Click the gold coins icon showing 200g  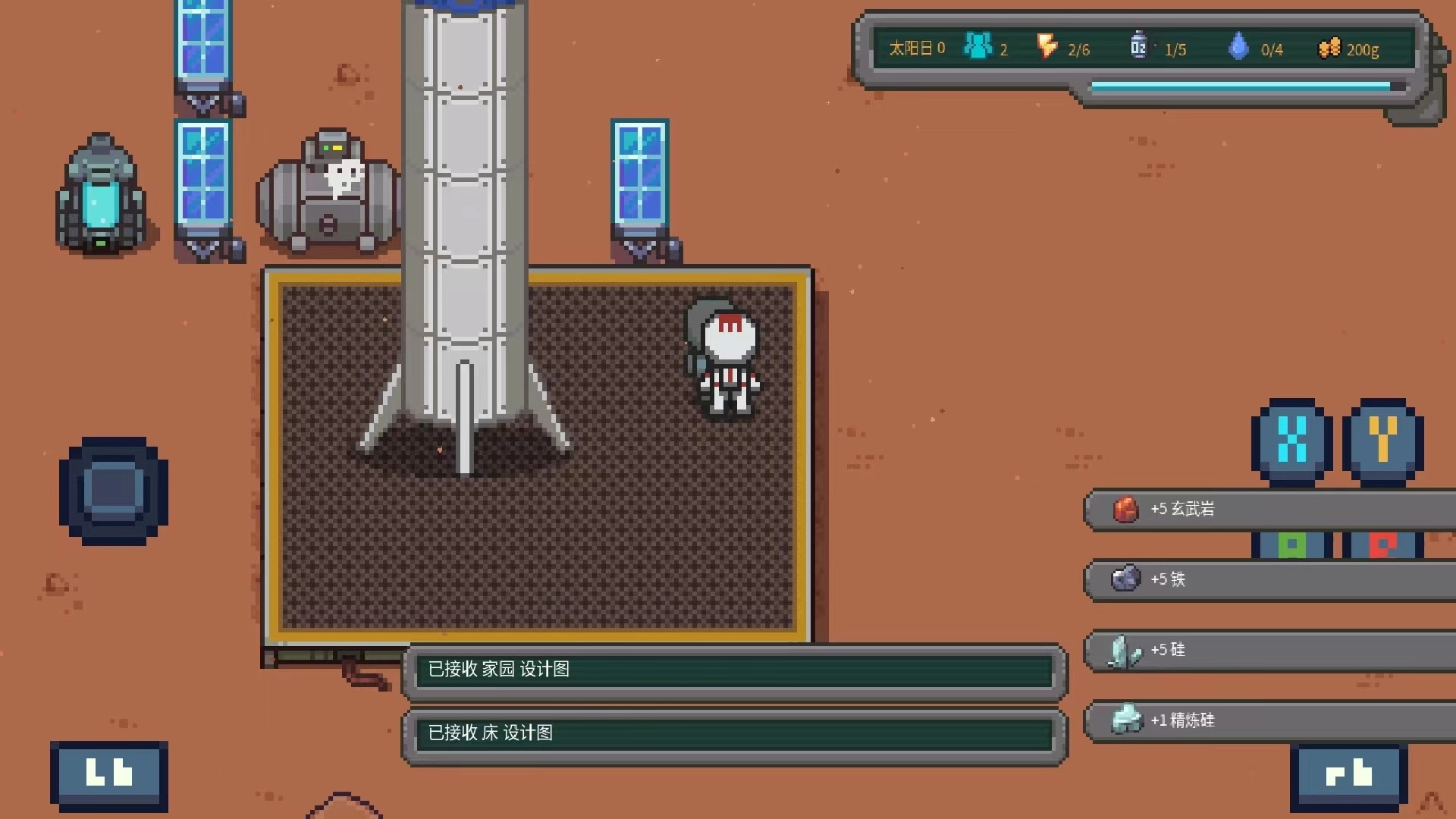click(1329, 48)
